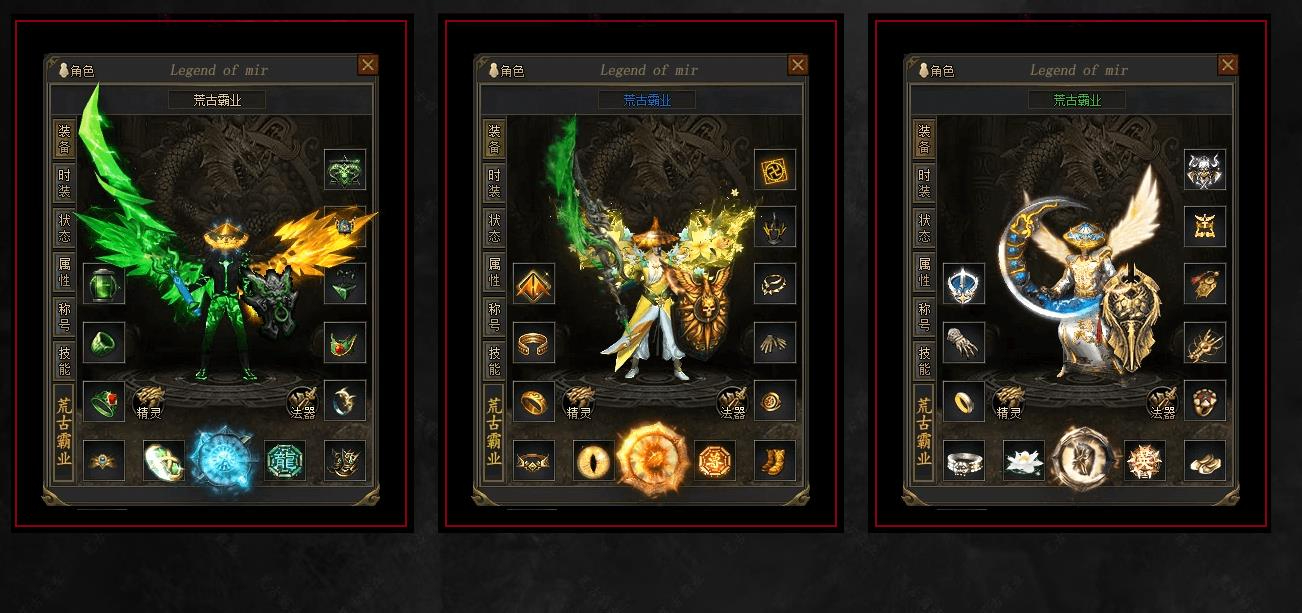Screen dimensions: 1302x613
Task: Select the white lotus flower slot
Action: 1024,461
